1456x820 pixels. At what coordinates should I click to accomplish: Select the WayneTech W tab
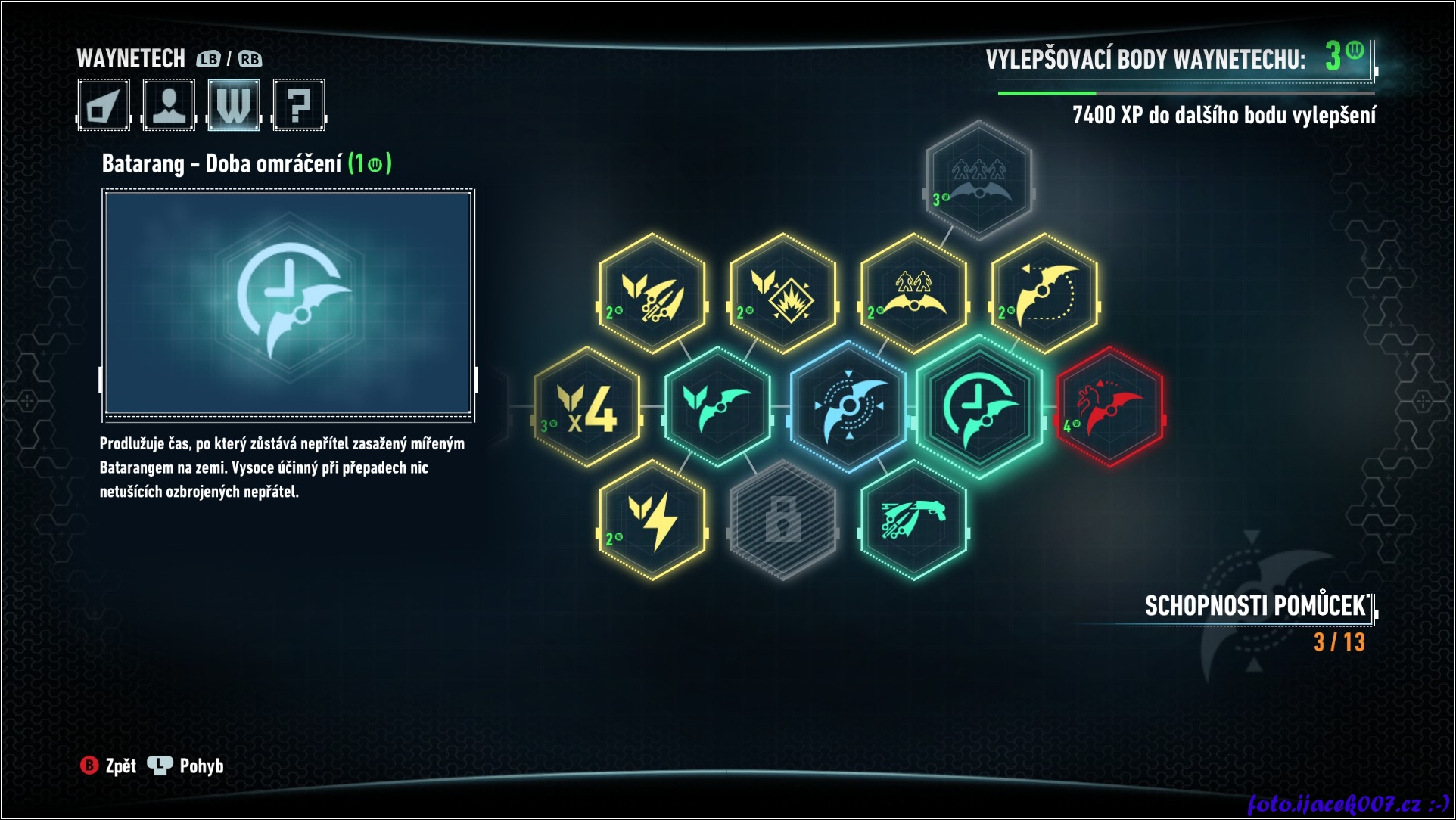[x=234, y=104]
